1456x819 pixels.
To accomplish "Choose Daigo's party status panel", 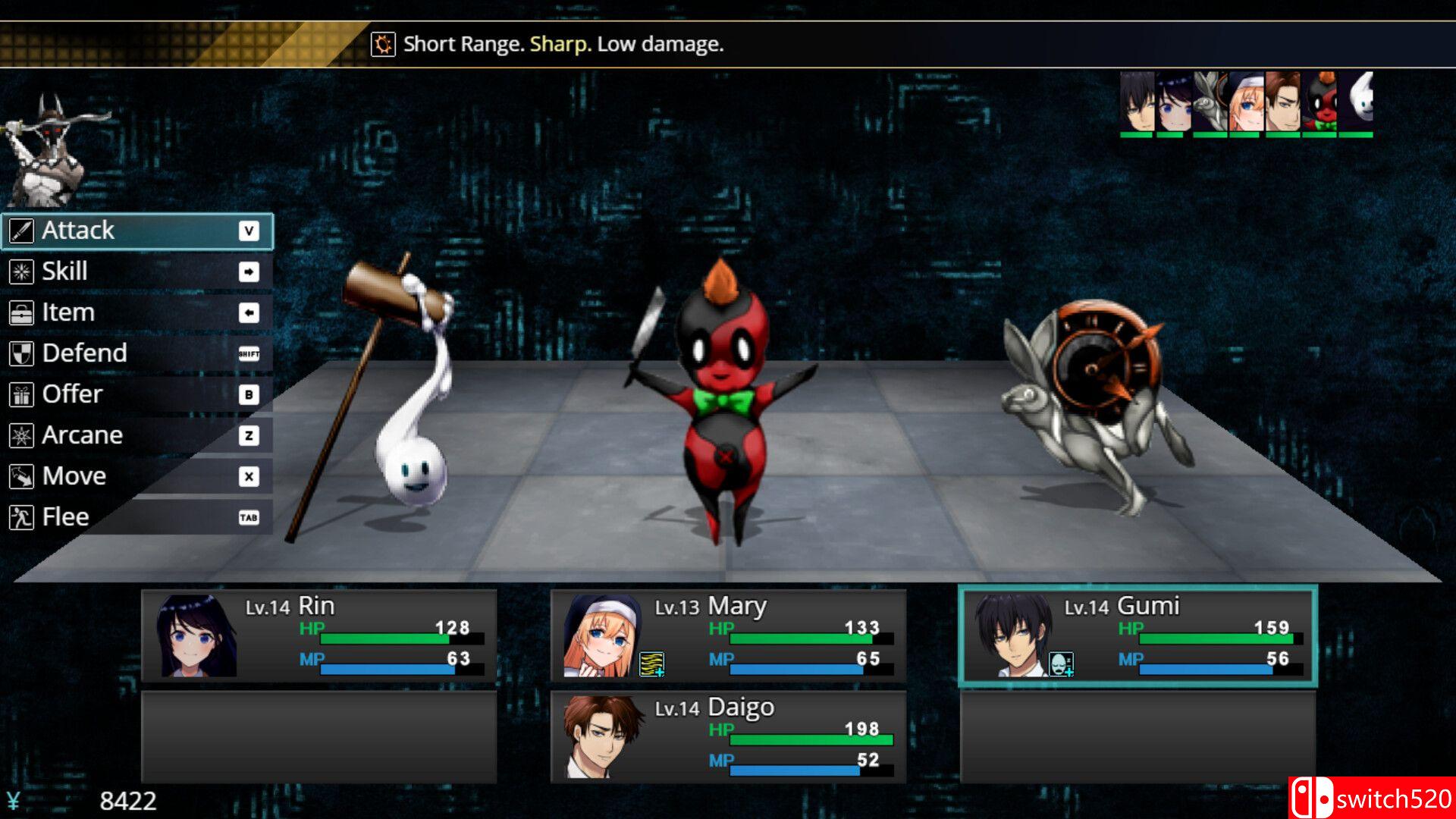I will (x=728, y=736).
